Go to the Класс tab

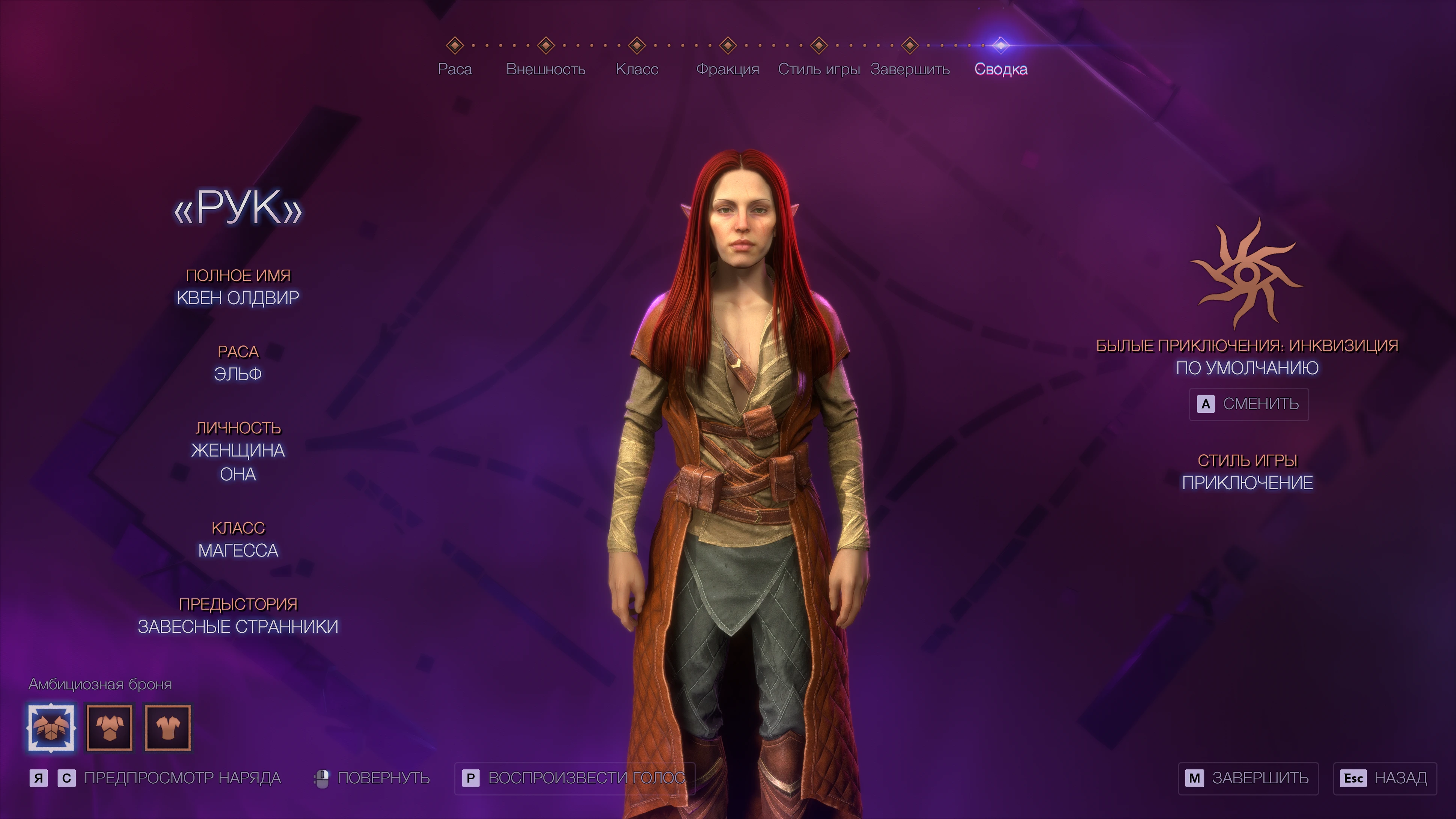(x=636, y=69)
